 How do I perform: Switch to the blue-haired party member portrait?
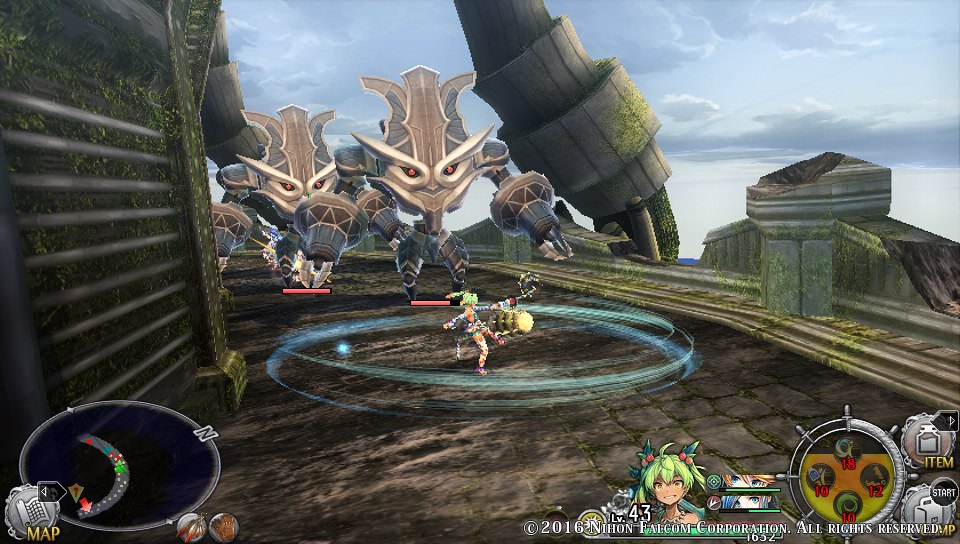(748, 501)
